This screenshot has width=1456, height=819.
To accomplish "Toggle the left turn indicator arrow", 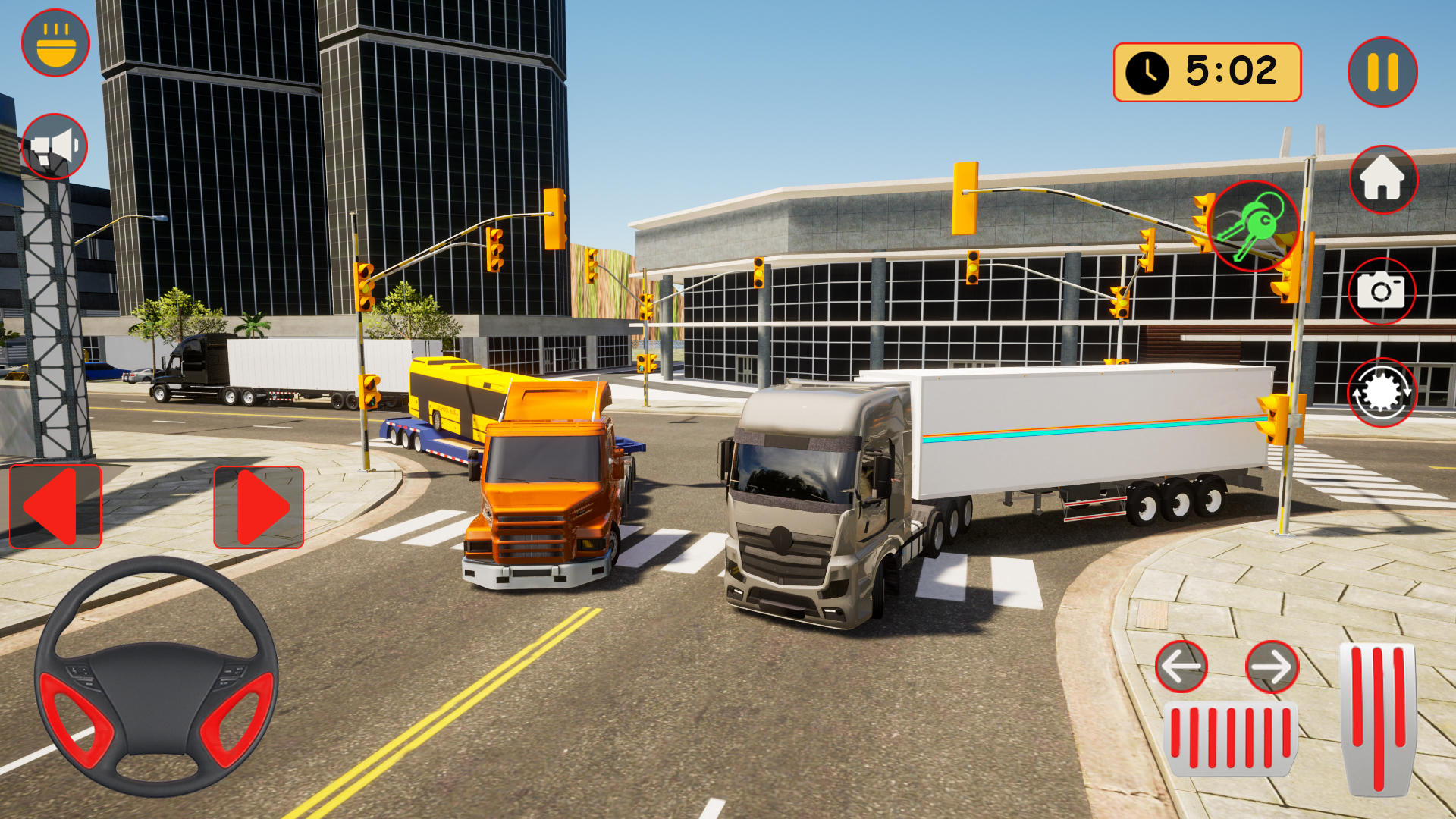I will 1180,667.
